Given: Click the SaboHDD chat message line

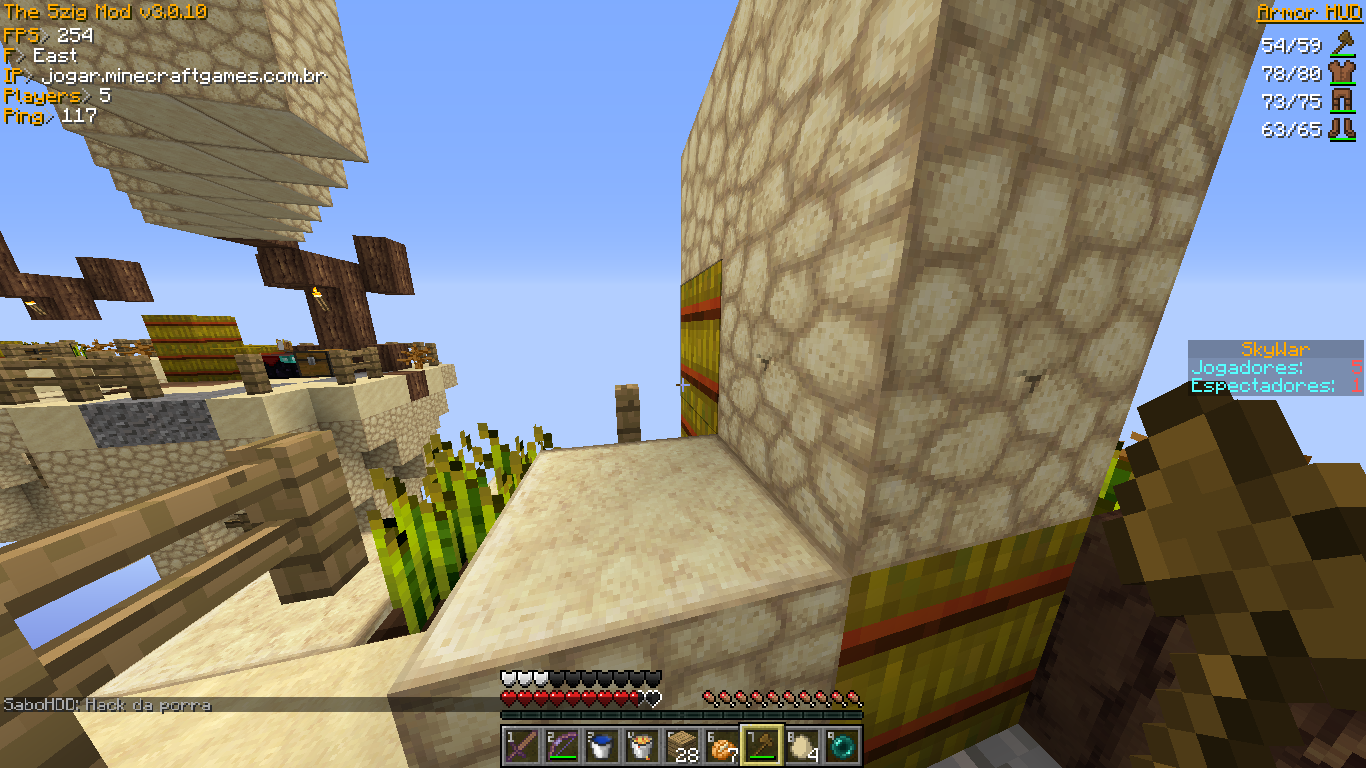Looking at the screenshot, I should tap(108, 705).
